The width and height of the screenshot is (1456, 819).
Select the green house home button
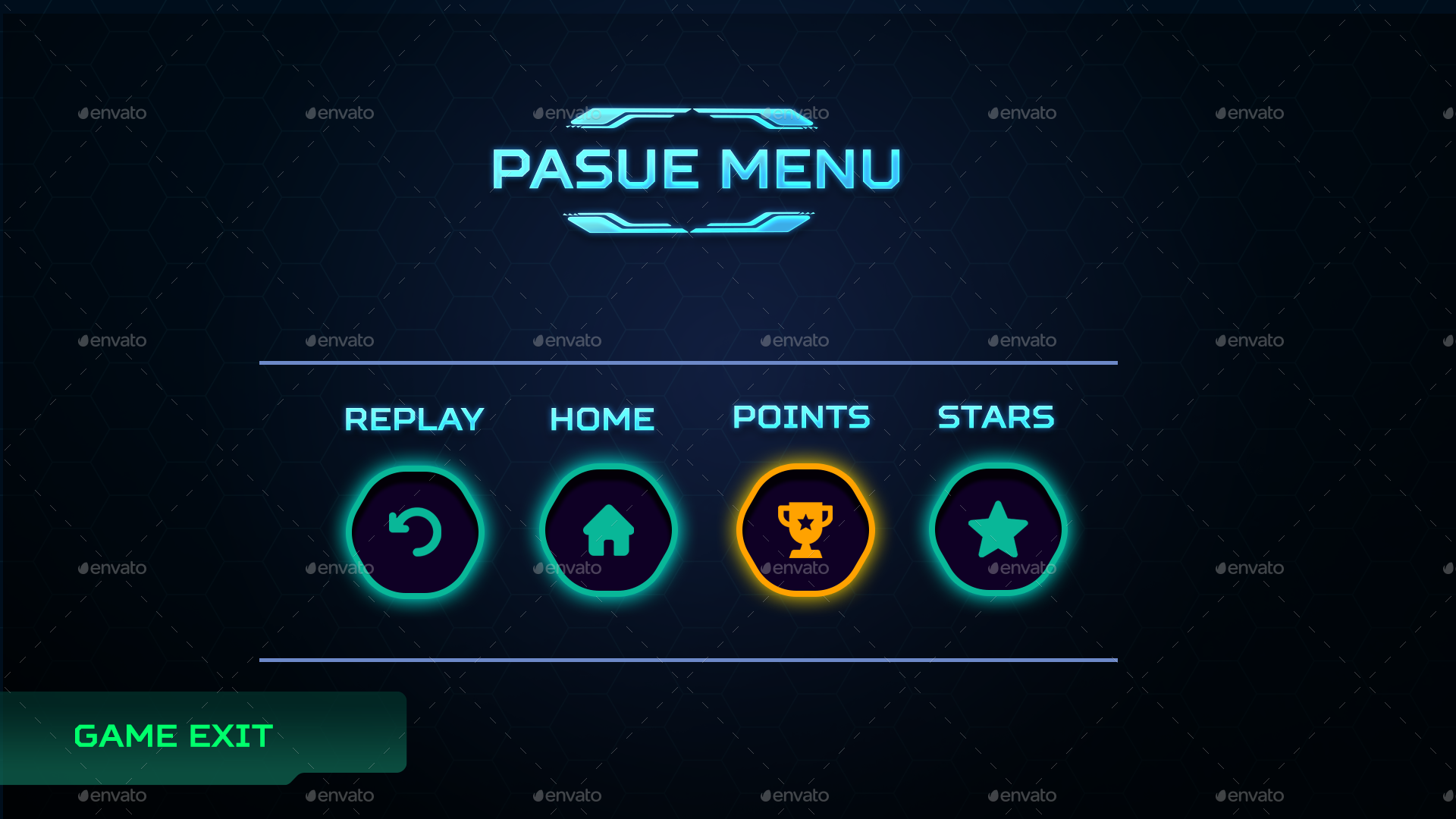click(608, 531)
